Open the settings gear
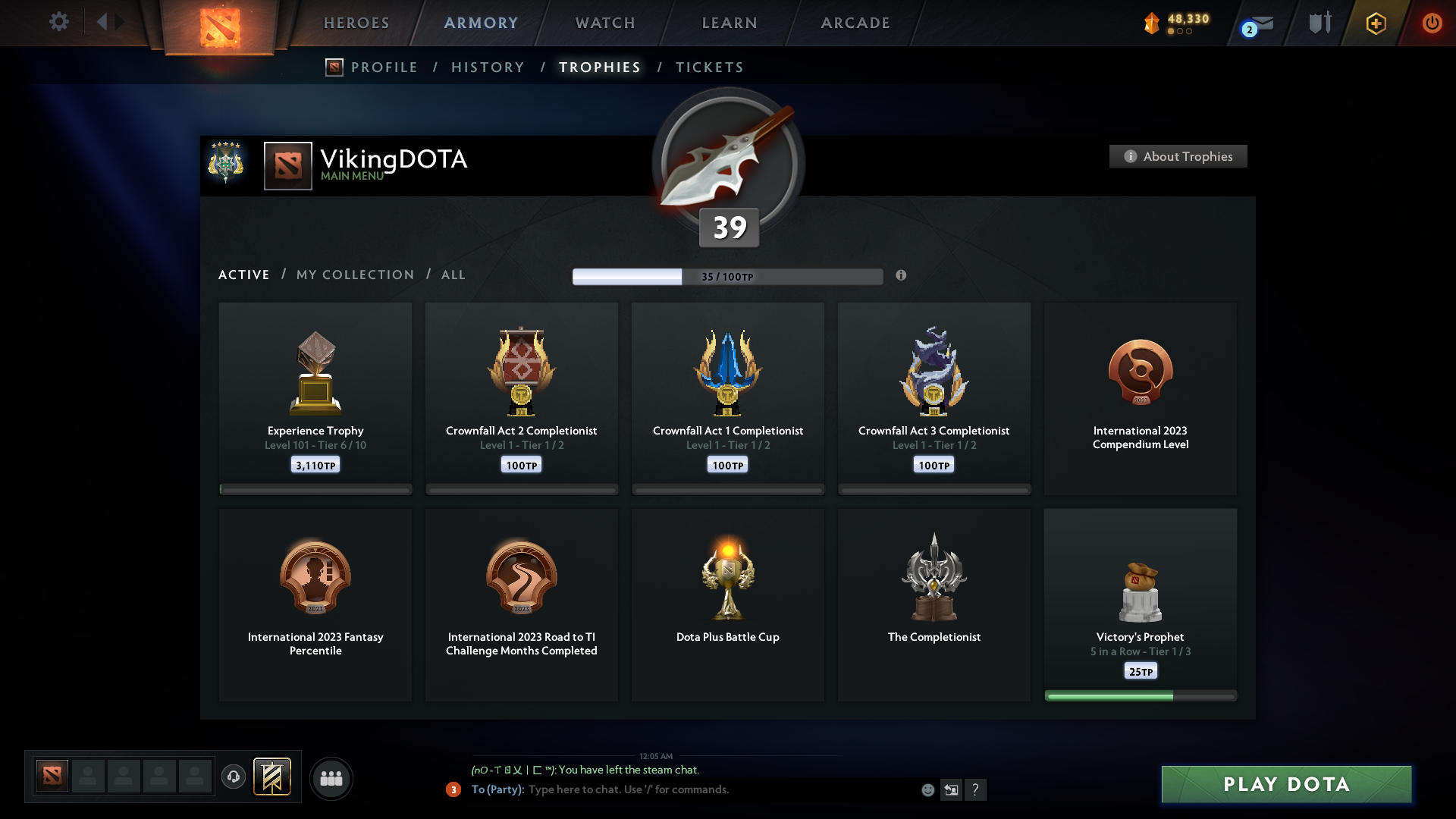The image size is (1456, 819). click(59, 22)
